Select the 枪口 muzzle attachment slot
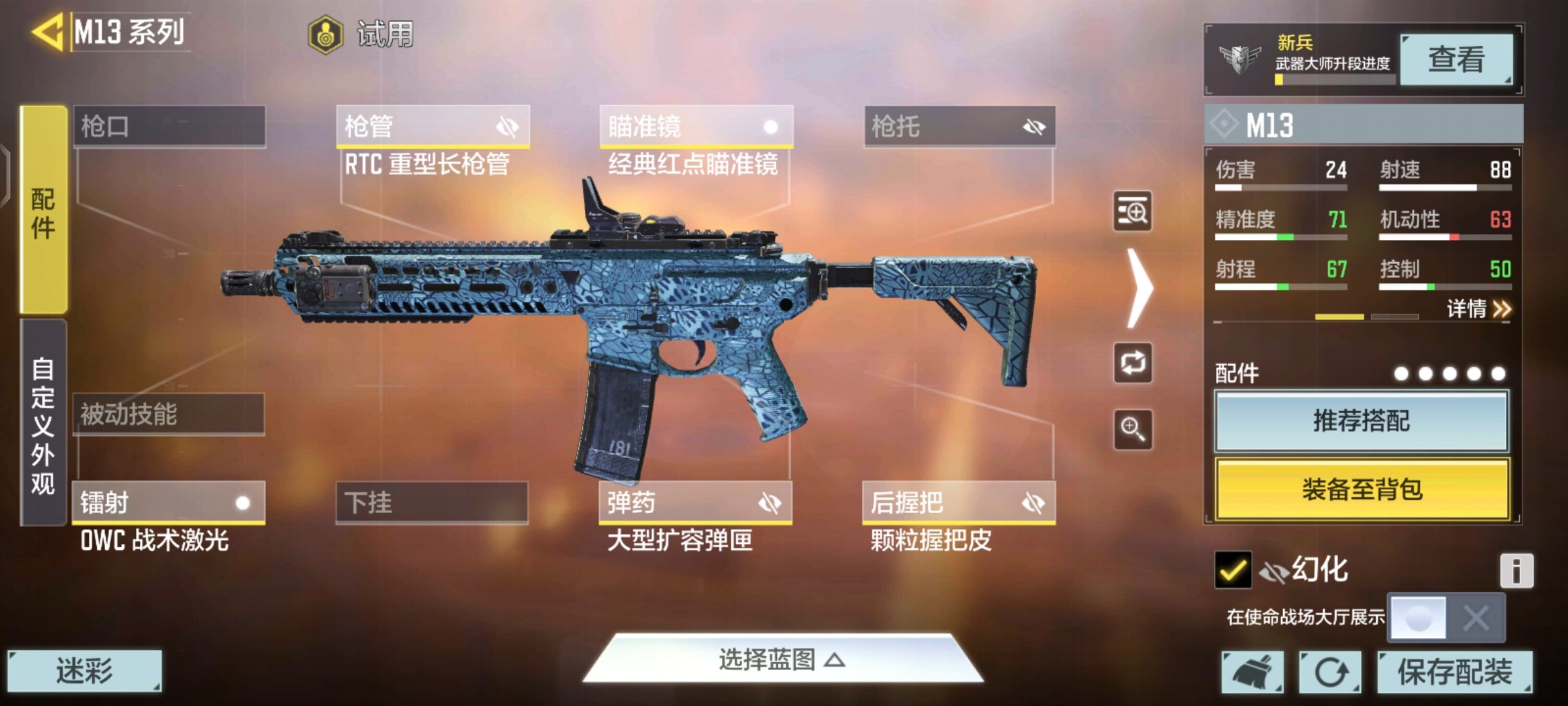The width and height of the screenshot is (1568, 706). [169, 126]
